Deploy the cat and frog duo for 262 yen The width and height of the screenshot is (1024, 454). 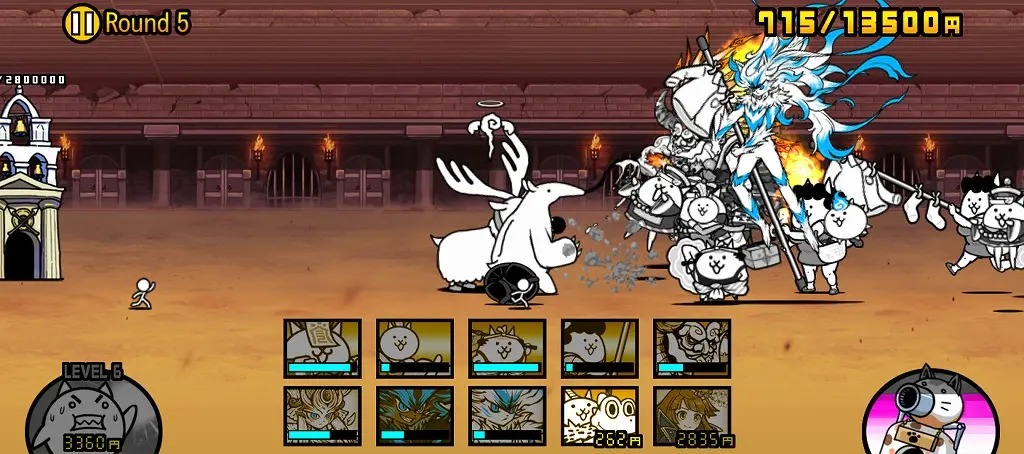599,415
